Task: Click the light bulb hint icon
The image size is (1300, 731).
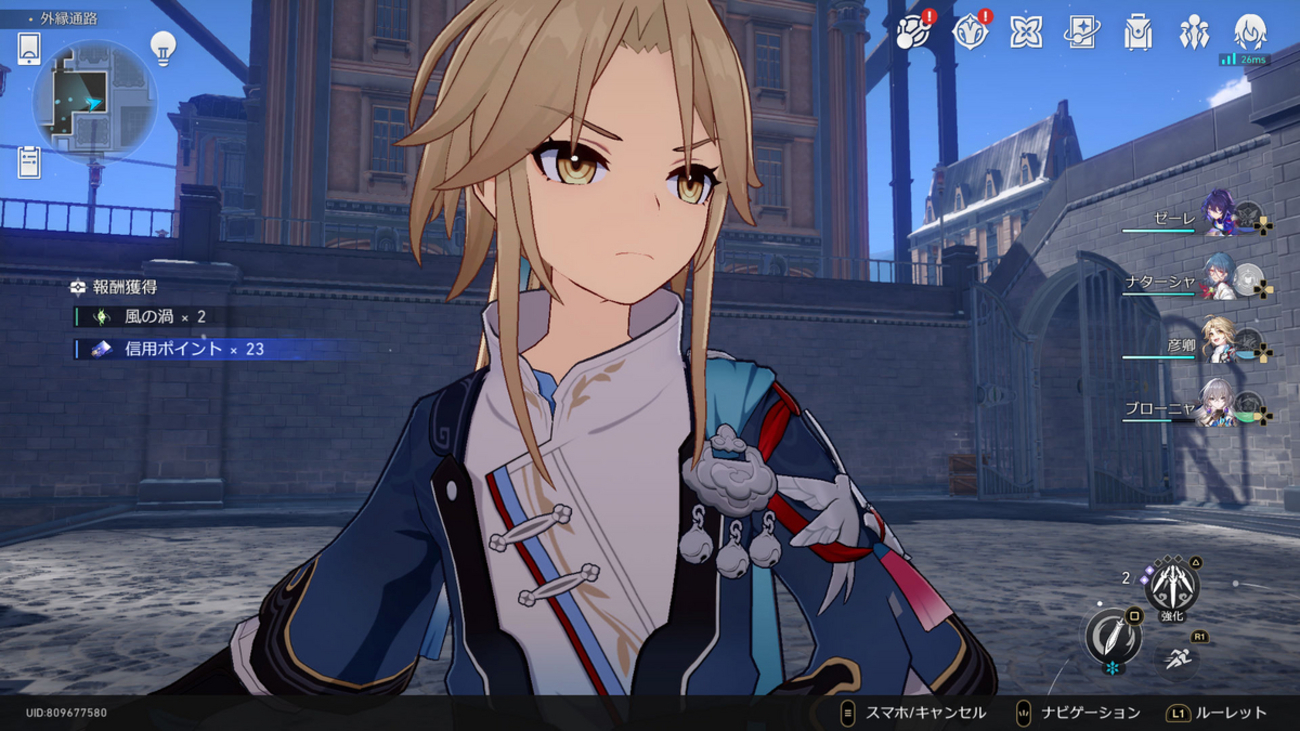Action: (163, 47)
